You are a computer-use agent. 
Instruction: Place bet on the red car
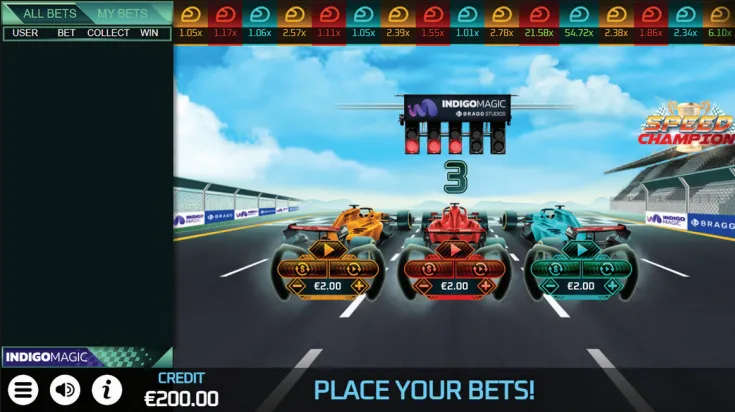point(454,250)
